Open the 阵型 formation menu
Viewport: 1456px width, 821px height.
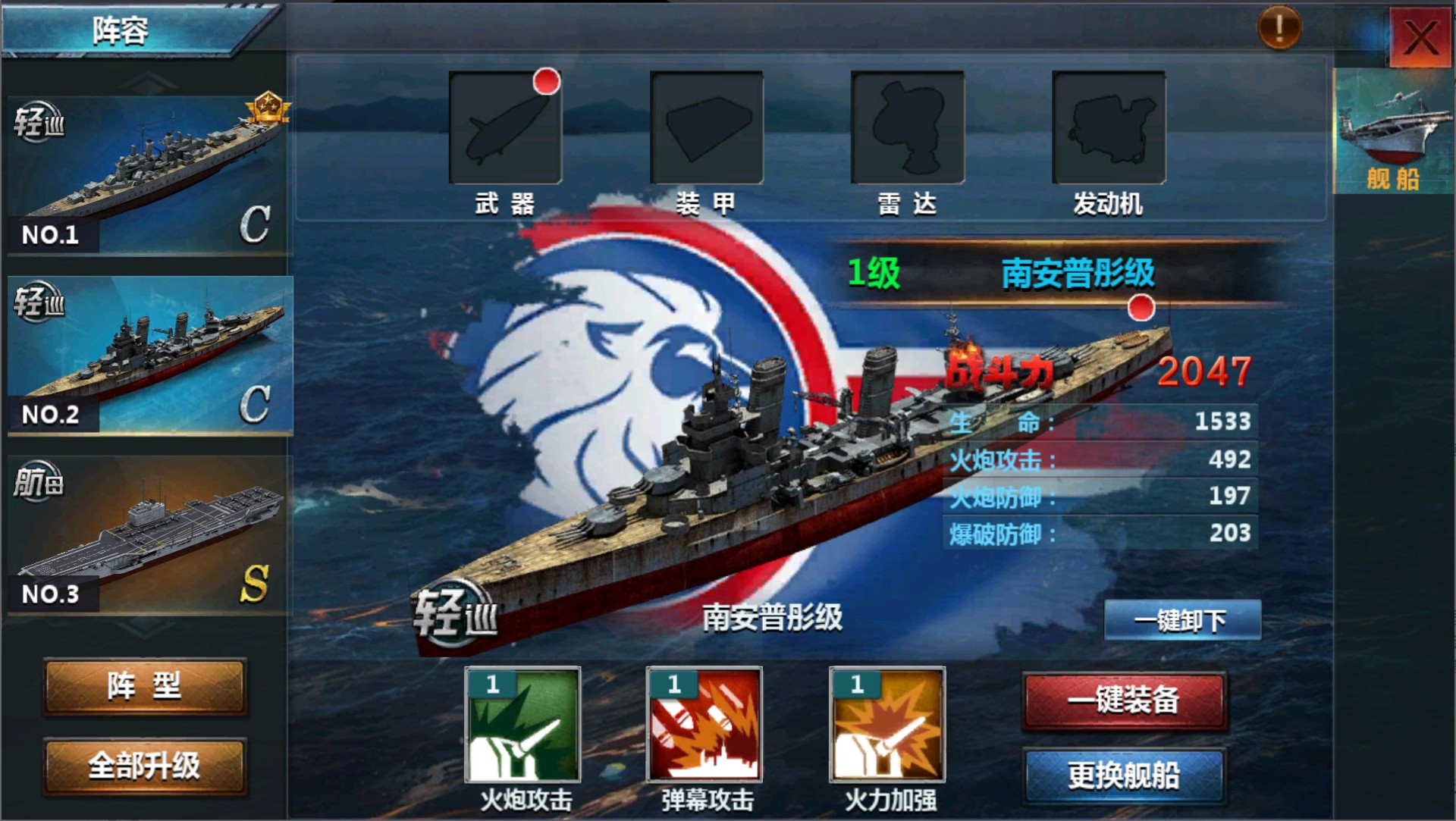click(145, 687)
